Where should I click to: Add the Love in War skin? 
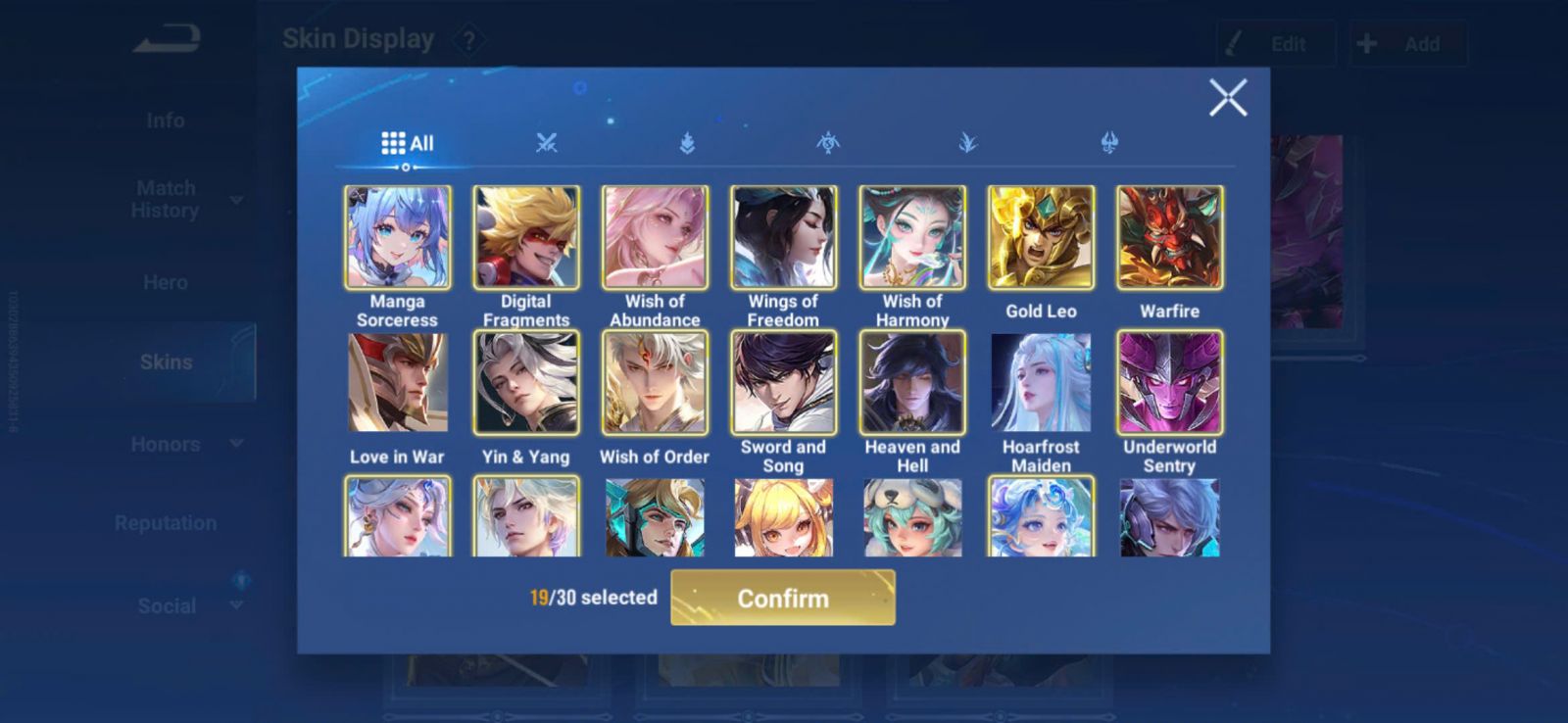coord(398,382)
